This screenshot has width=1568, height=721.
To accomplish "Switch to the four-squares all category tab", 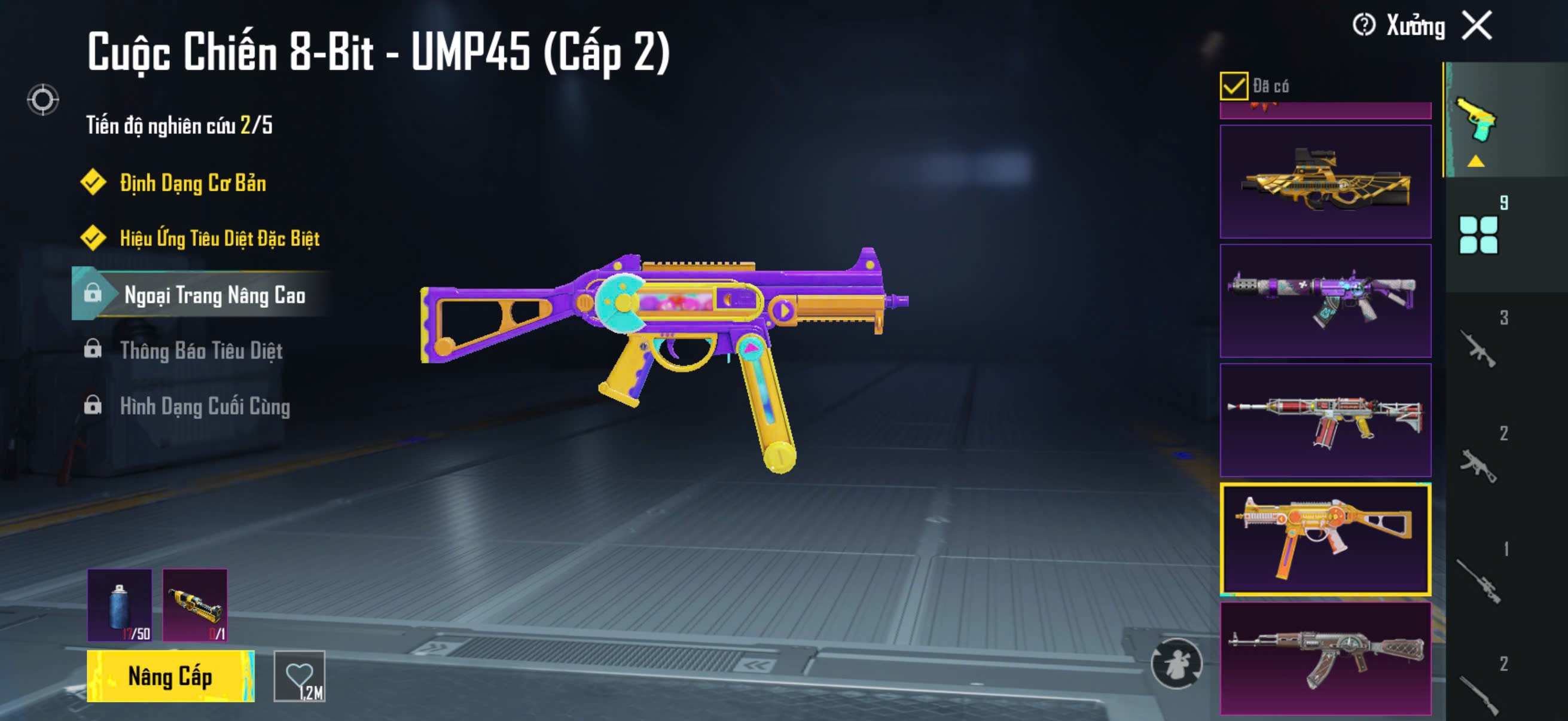I will [x=1478, y=235].
